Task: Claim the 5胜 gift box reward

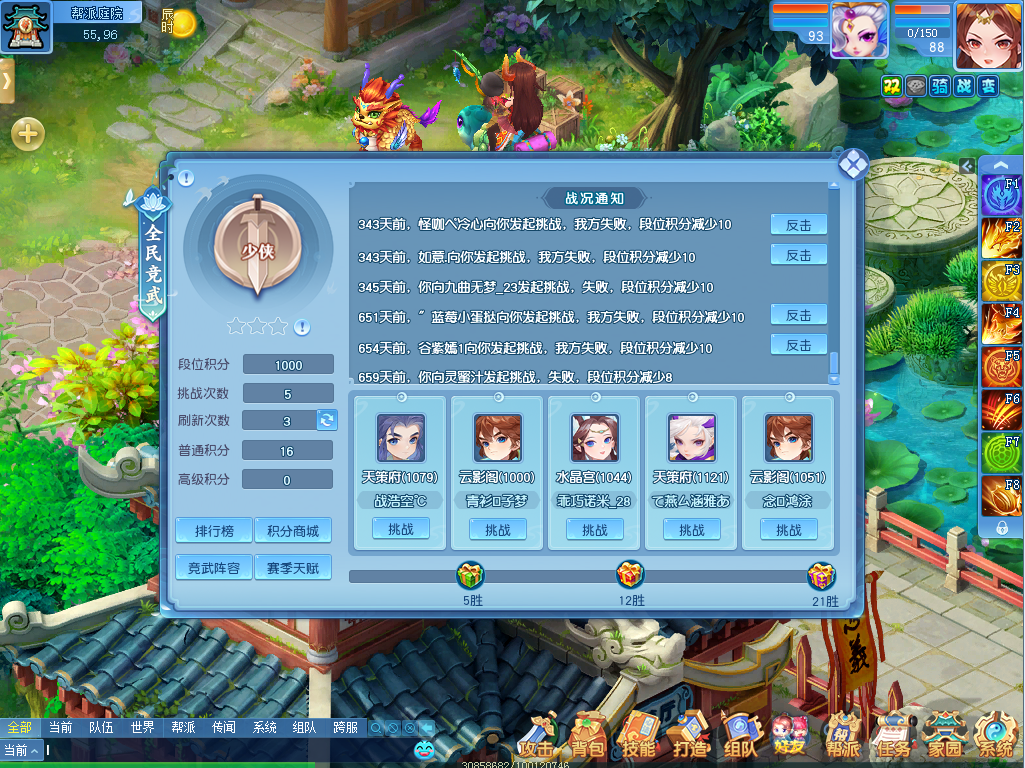Action: 471,576
